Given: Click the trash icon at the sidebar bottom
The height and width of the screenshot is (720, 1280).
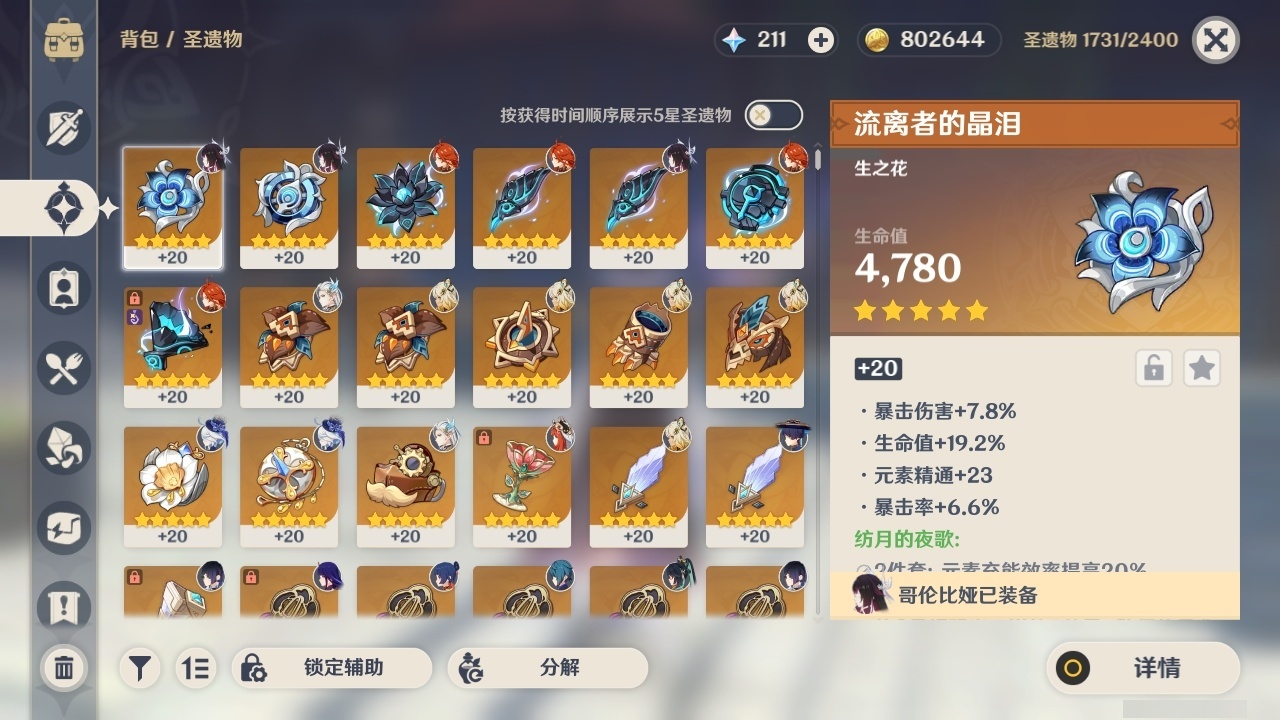Looking at the screenshot, I should click(x=63, y=665).
